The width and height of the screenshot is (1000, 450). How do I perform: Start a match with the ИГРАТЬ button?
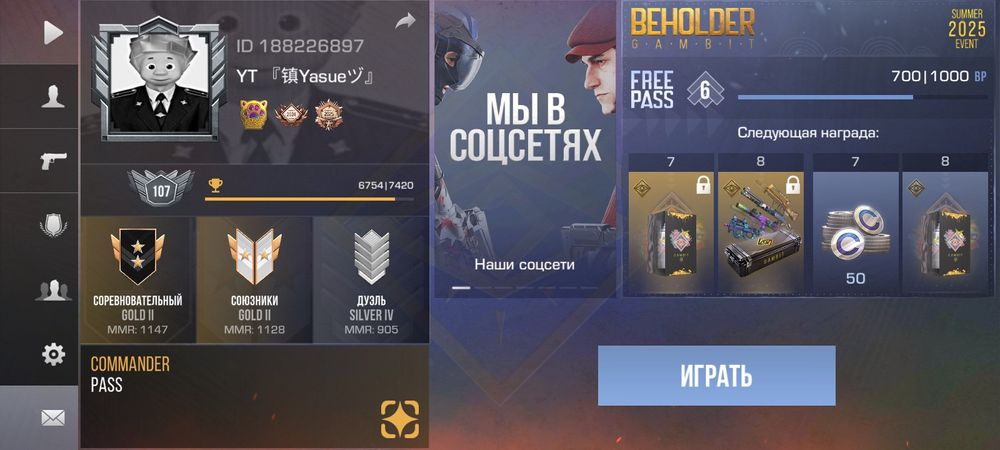[716, 376]
